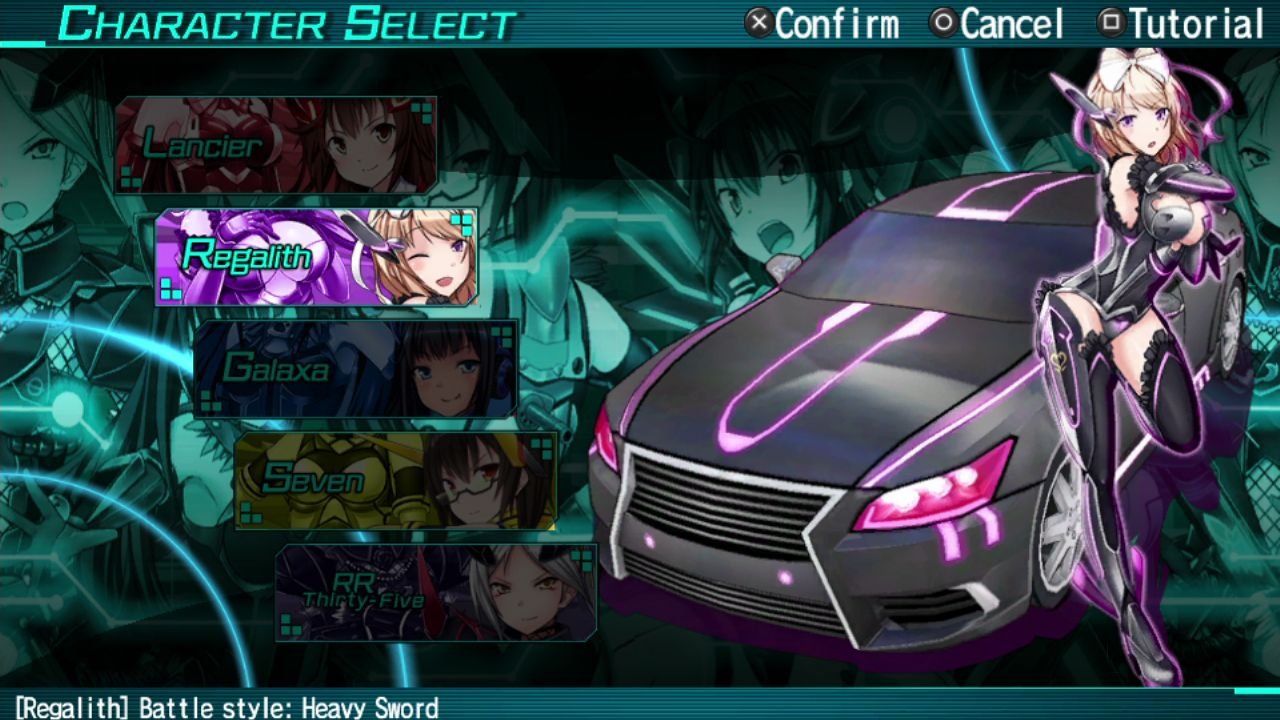Click the Regalith name label on the banner

click(245, 255)
